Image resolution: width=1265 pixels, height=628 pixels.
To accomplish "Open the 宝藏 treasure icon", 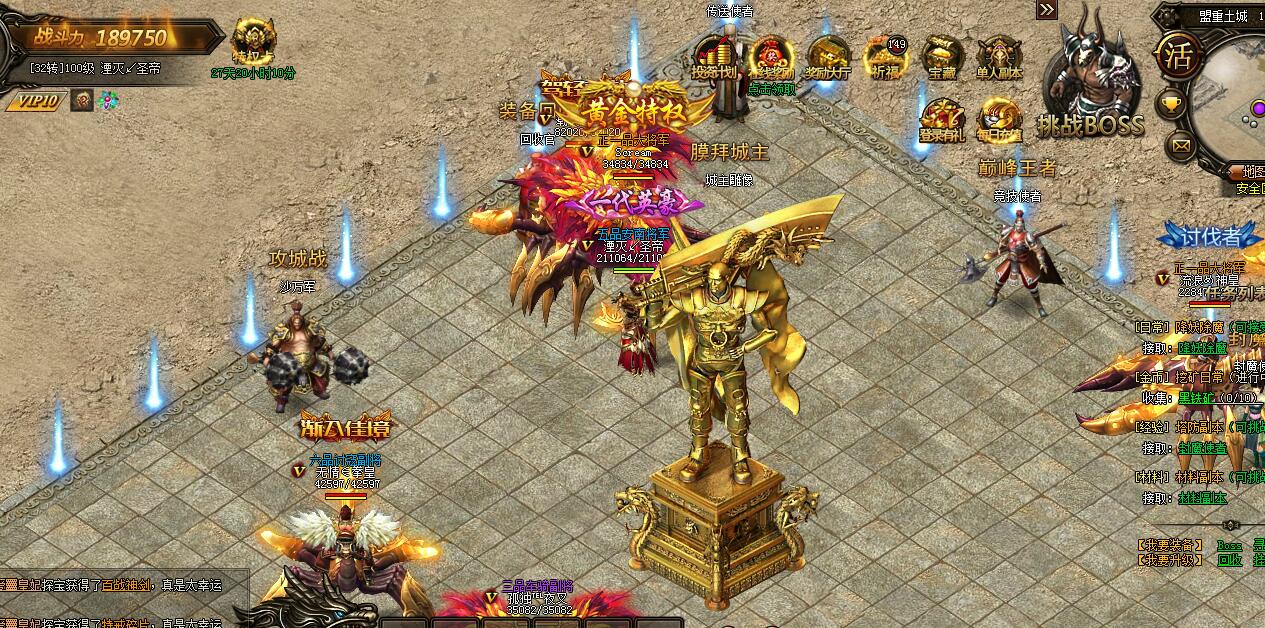I will pos(942,56).
